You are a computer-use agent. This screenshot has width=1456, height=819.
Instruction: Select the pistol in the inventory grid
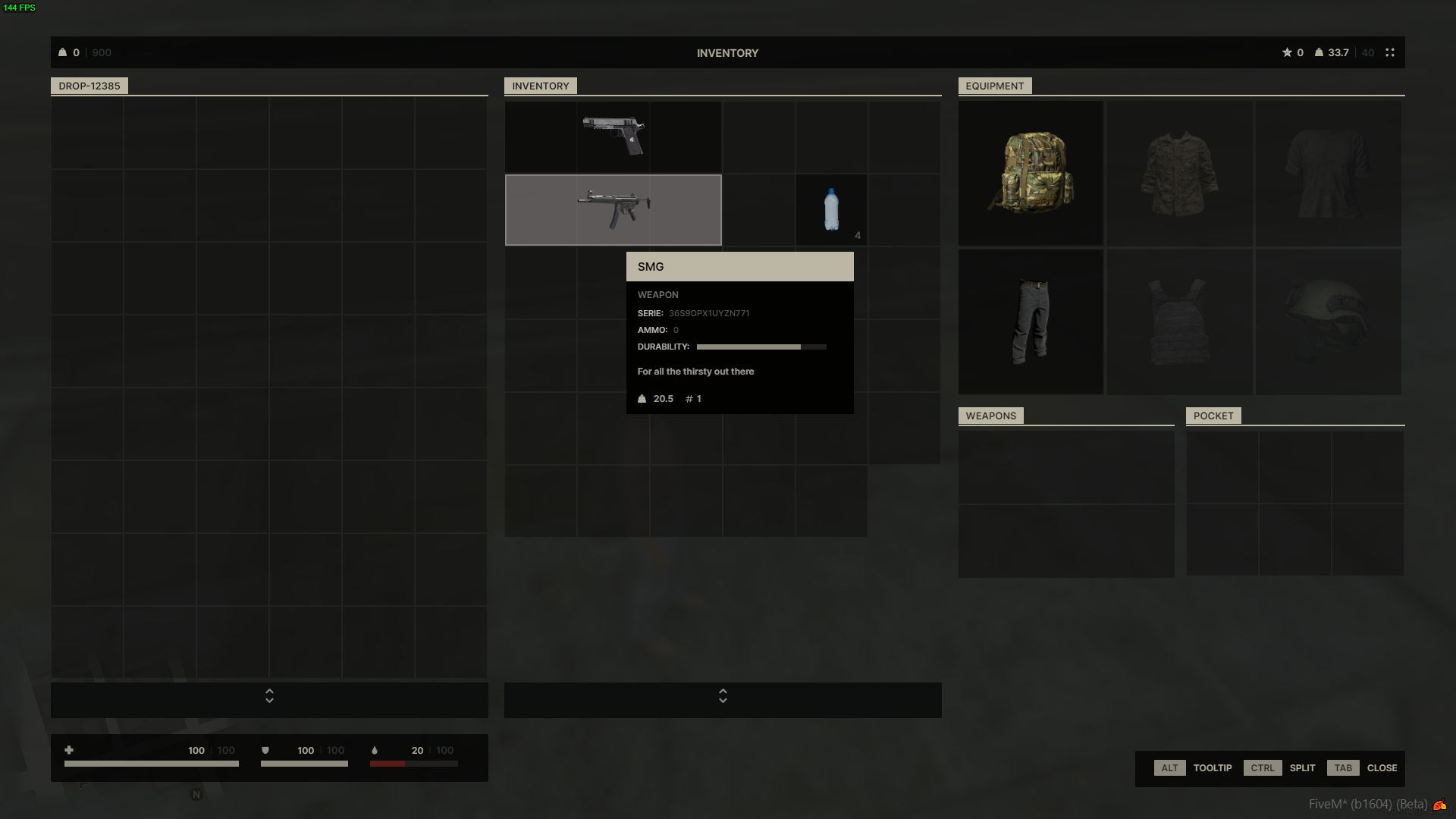pos(613,136)
